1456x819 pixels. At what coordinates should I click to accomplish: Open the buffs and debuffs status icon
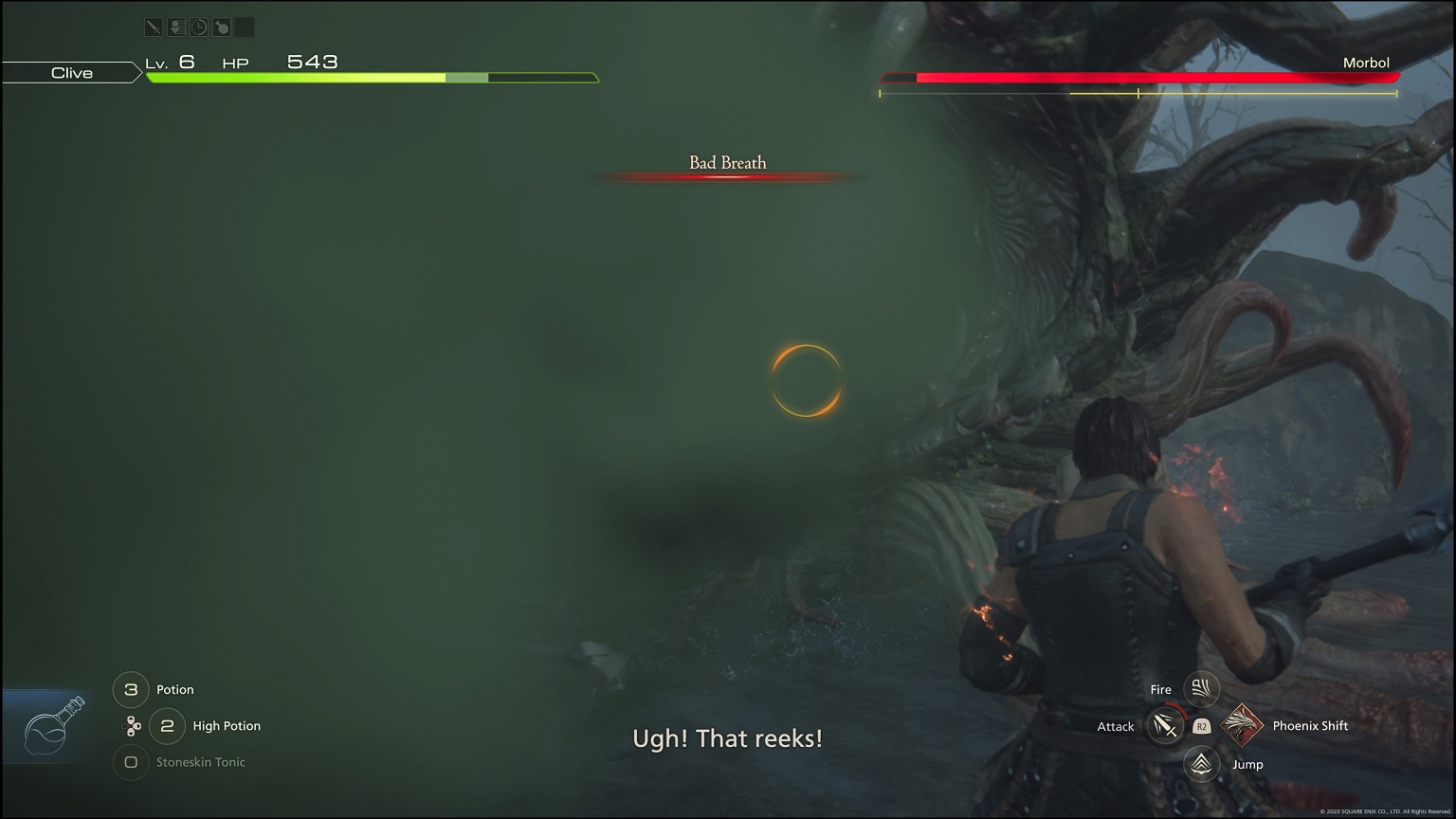175,27
